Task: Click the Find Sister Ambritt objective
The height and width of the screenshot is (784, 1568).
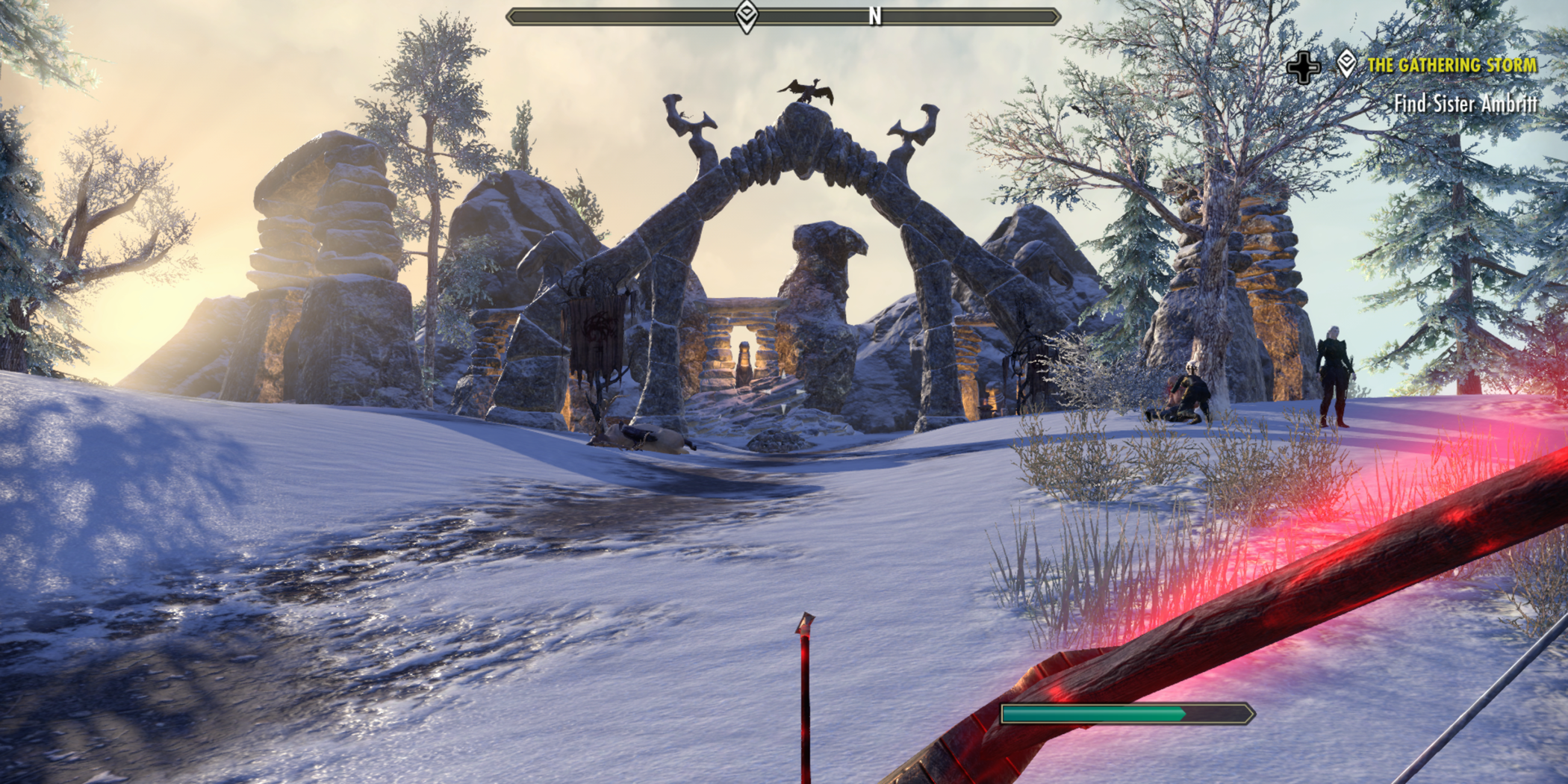Action: (x=1465, y=104)
